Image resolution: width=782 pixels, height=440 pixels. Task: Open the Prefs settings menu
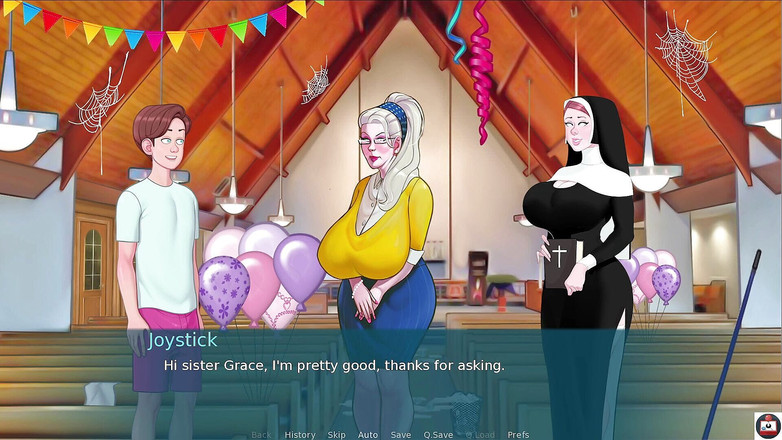coord(518,435)
